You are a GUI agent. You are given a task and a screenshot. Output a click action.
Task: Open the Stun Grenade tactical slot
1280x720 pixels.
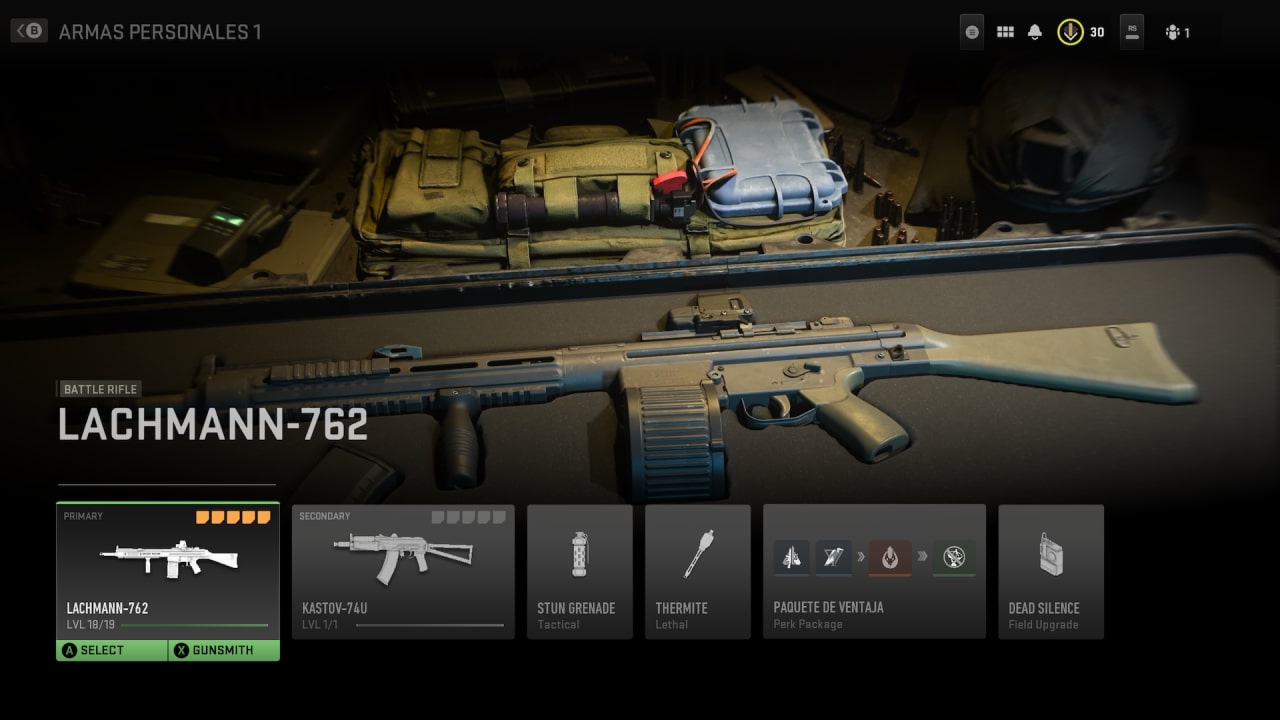[579, 571]
